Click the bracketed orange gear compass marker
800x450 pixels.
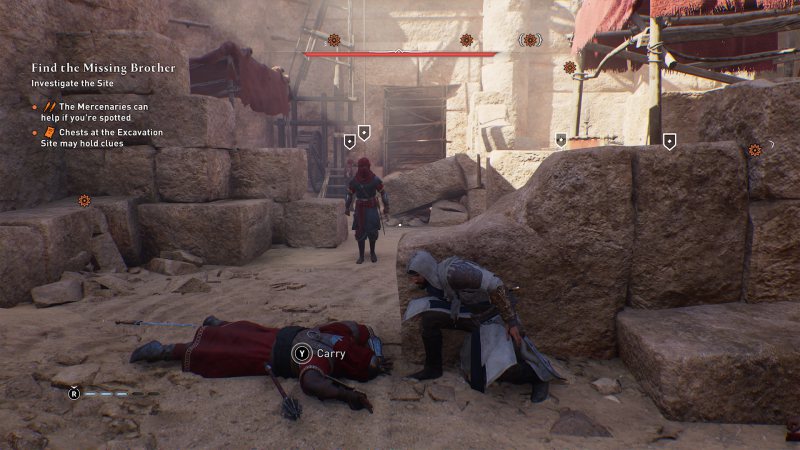point(530,40)
